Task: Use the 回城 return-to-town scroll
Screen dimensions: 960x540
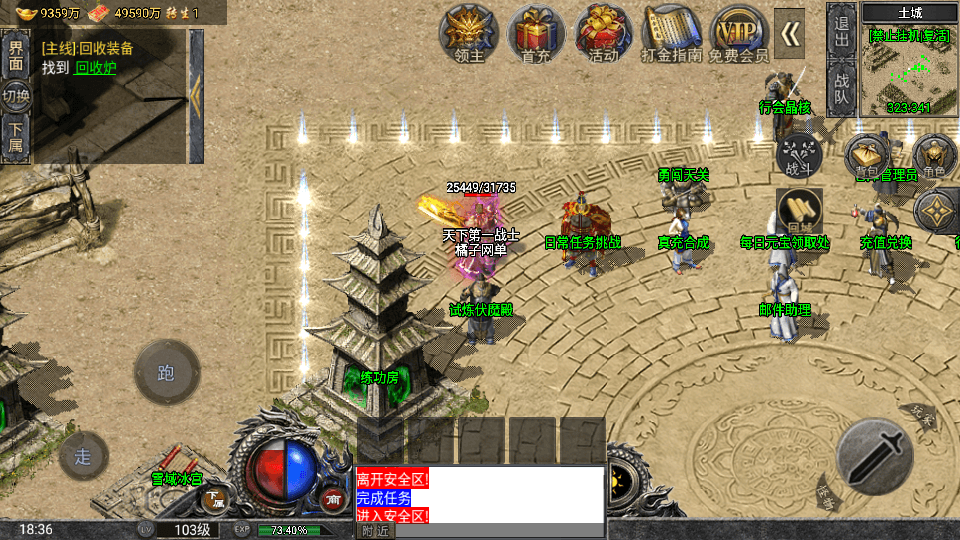Action: tap(799, 210)
